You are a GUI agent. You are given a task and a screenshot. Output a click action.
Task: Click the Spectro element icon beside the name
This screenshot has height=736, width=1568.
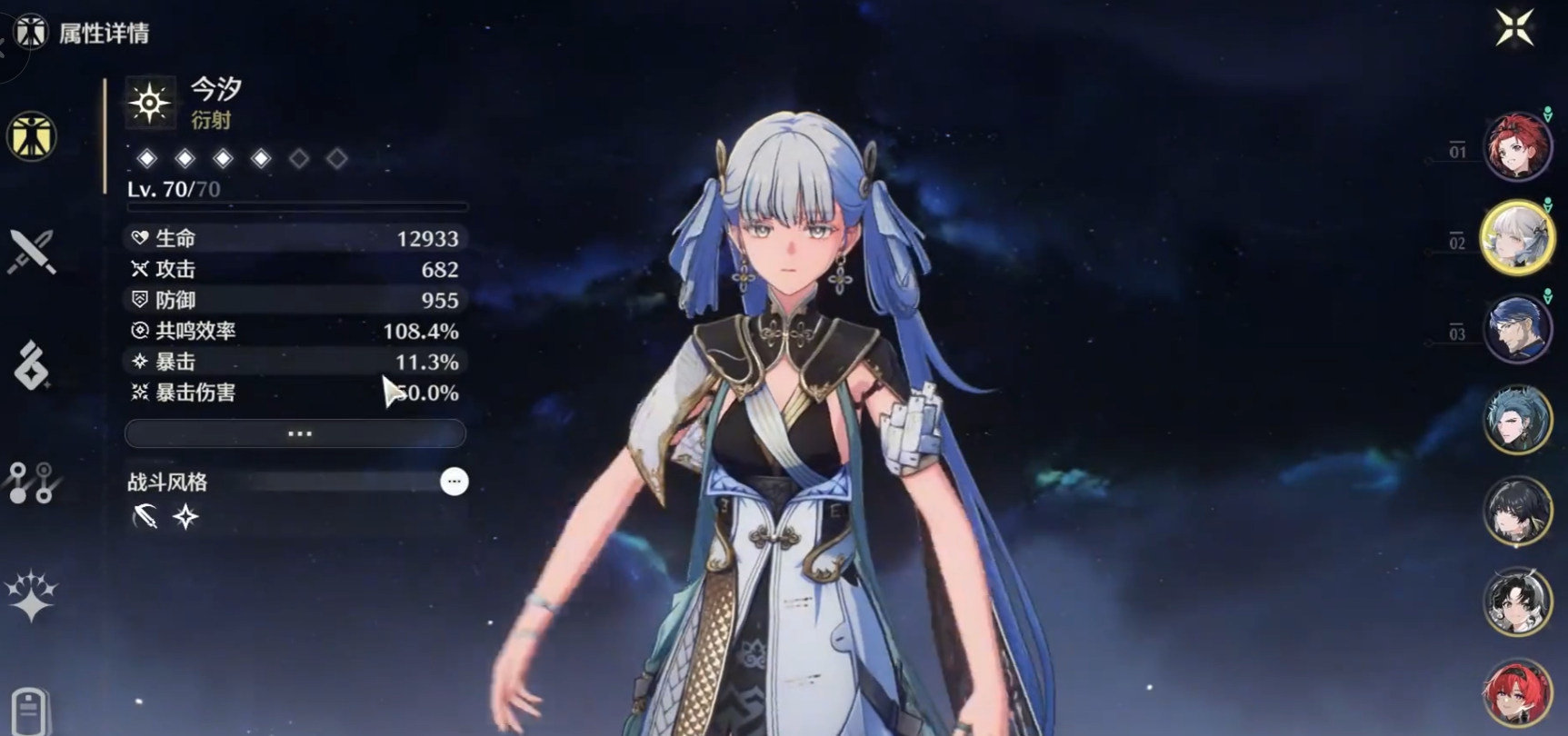pyautogui.click(x=149, y=103)
